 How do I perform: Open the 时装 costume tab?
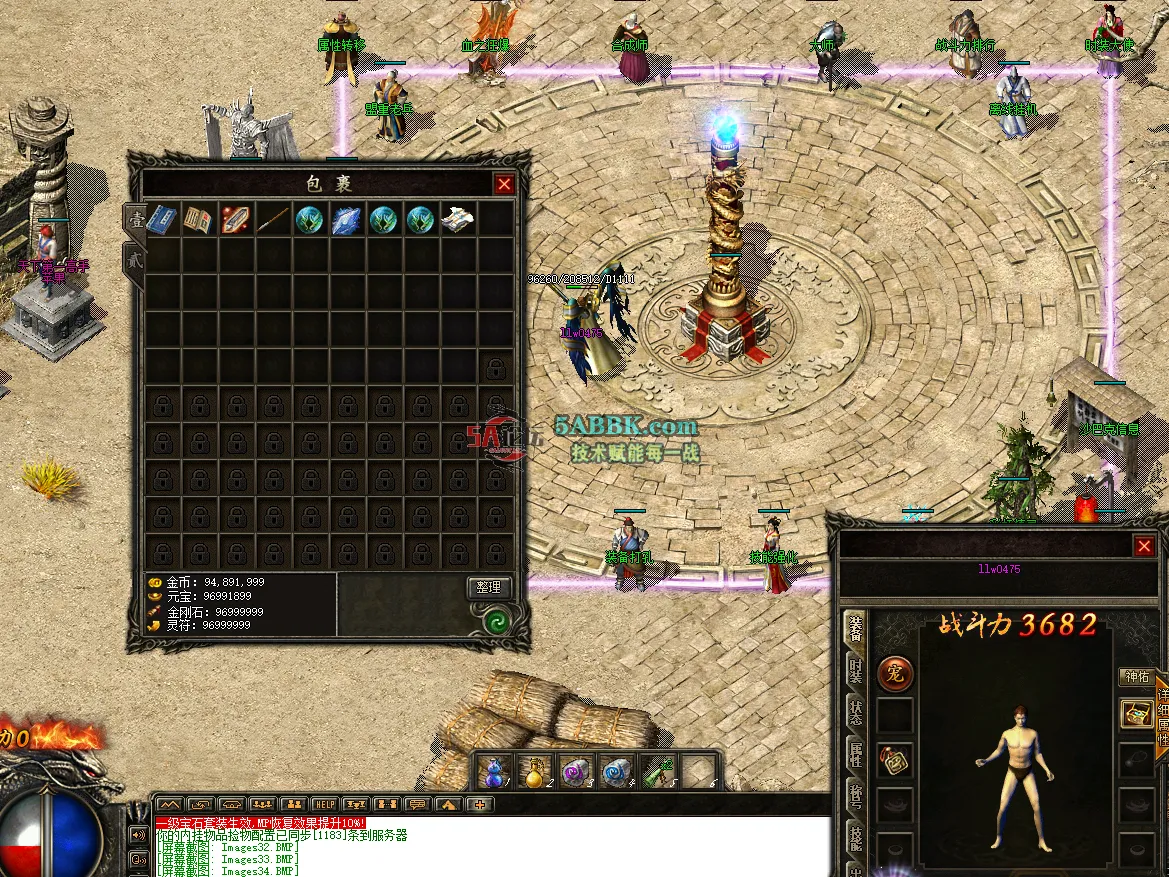pos(856,671)
